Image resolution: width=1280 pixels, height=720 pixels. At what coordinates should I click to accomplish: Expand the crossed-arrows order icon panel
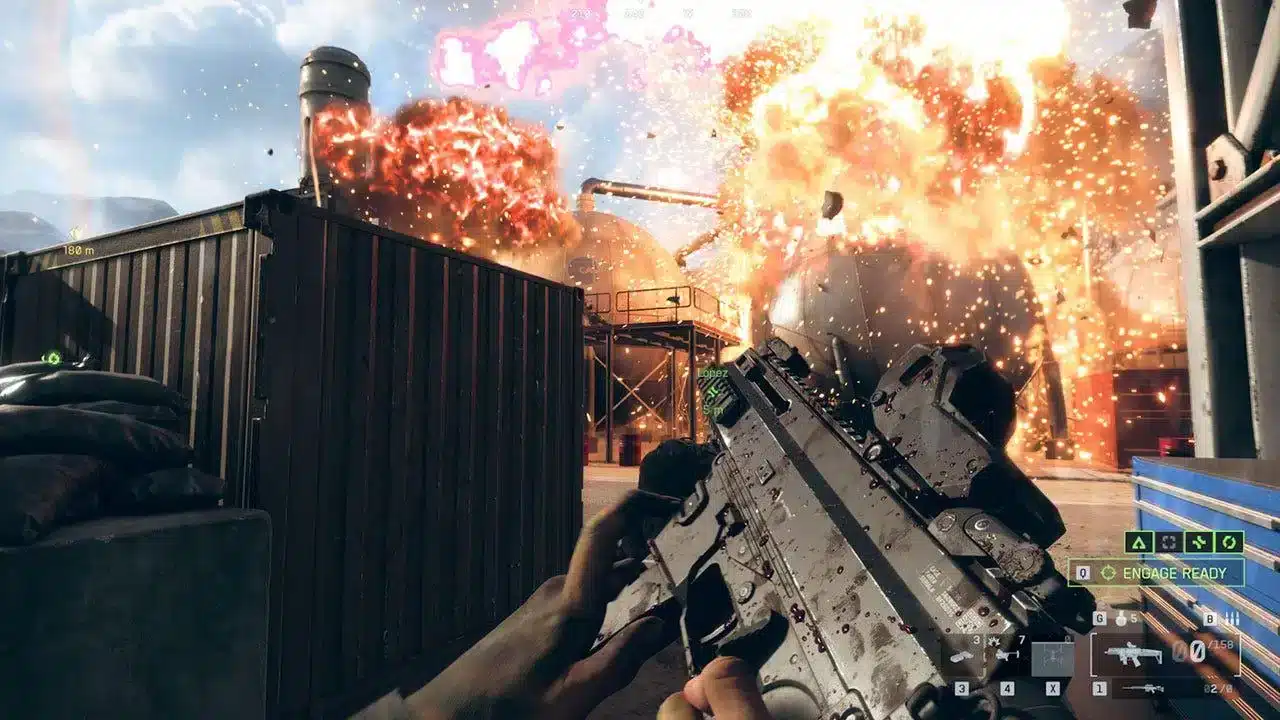tap(1199, 542)
